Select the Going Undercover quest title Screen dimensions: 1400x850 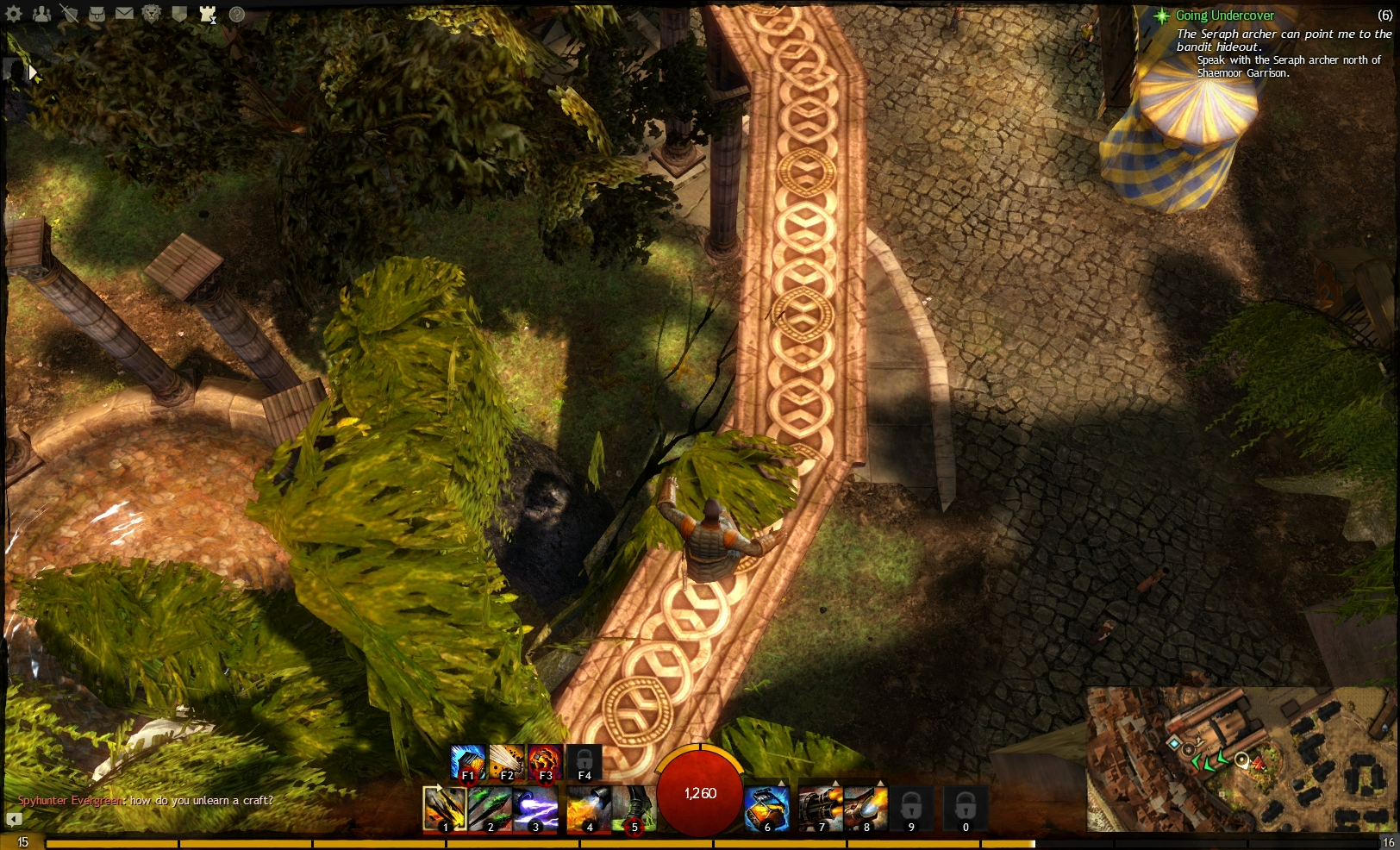pyautogui.click(x=1224, y=15)
